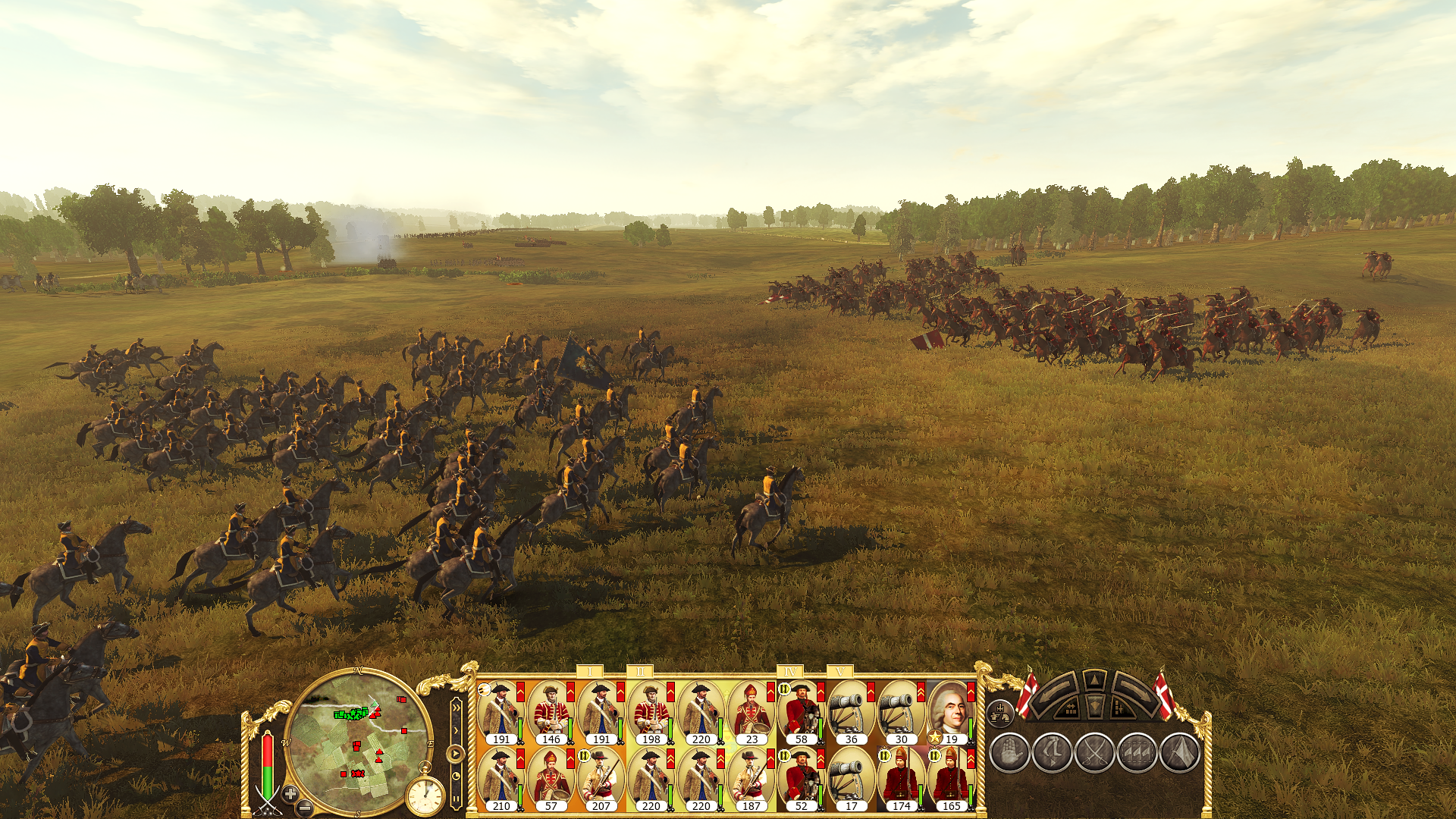Toggle melee mode with crossed sabres button

[1094, 753]
